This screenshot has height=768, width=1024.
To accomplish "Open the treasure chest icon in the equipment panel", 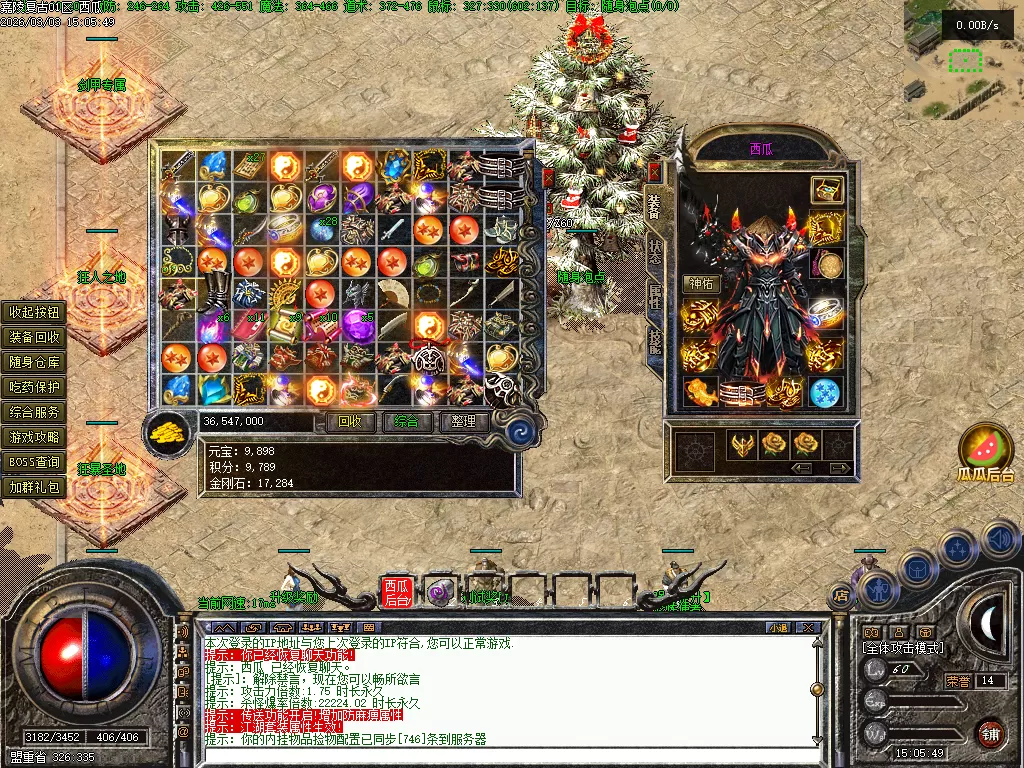I will tap(826, 189).
